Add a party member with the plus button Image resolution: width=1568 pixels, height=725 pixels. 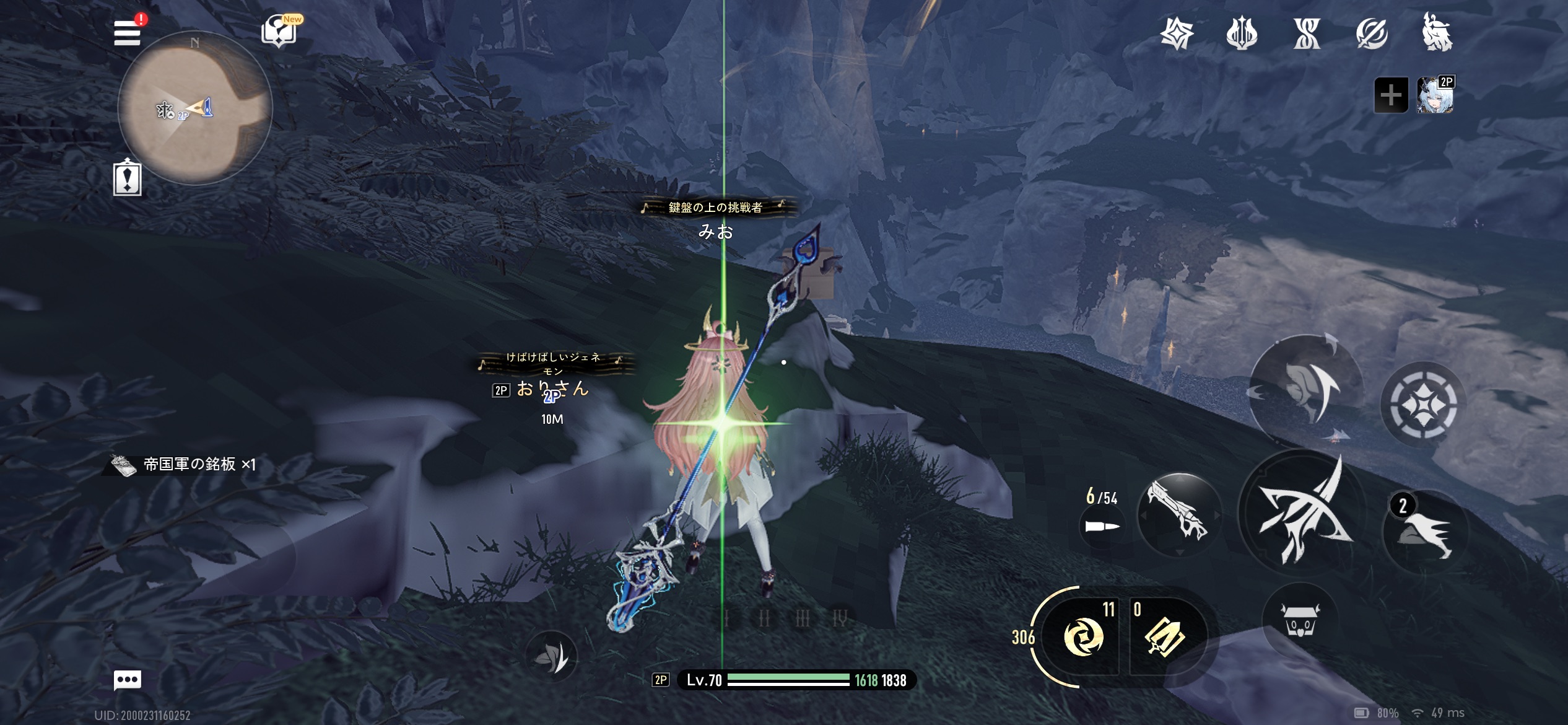pos(1391,95)
